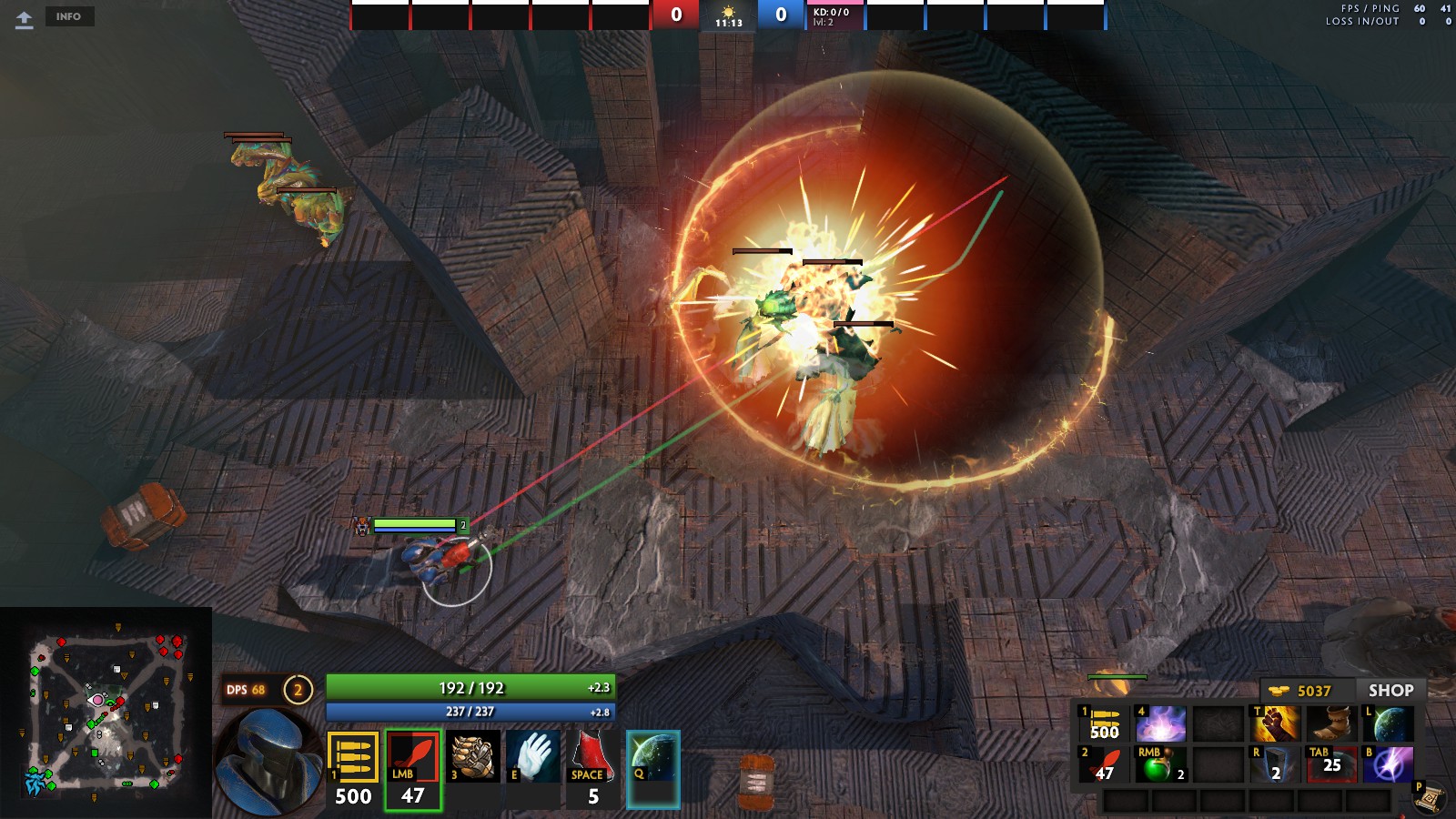Click the minimap
The image size is (1456, 819).
click(x=106, y=713)
